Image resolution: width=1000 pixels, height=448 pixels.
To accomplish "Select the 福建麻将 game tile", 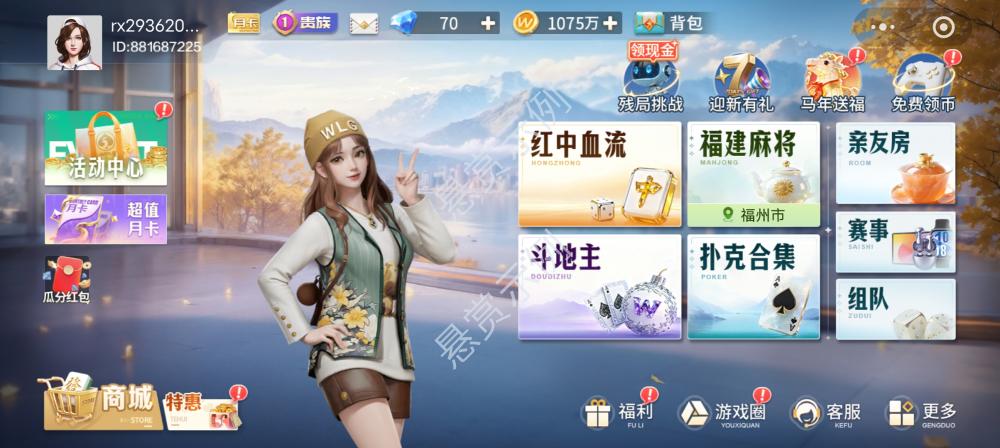I will pyautogui.click(x=752, y=164).
